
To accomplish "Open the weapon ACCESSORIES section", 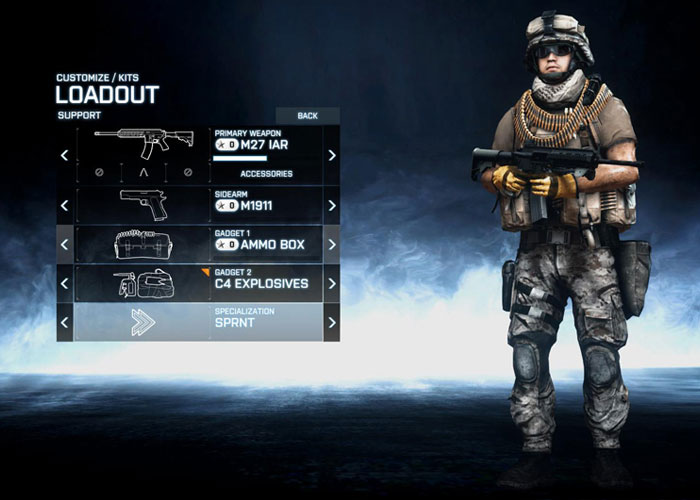I will [266, 173].
